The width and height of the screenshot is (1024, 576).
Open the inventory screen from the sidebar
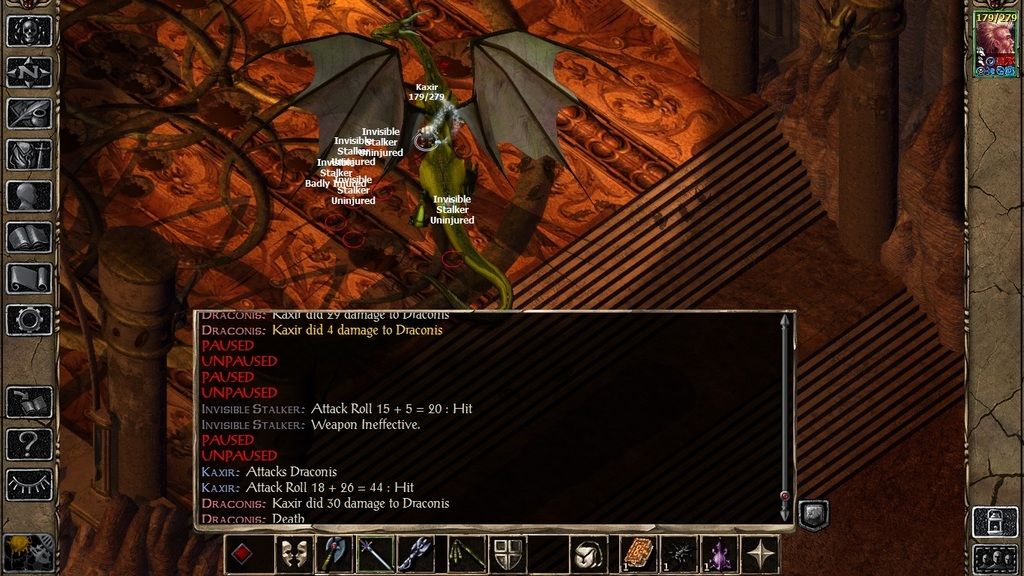click(x=29, y=154)
